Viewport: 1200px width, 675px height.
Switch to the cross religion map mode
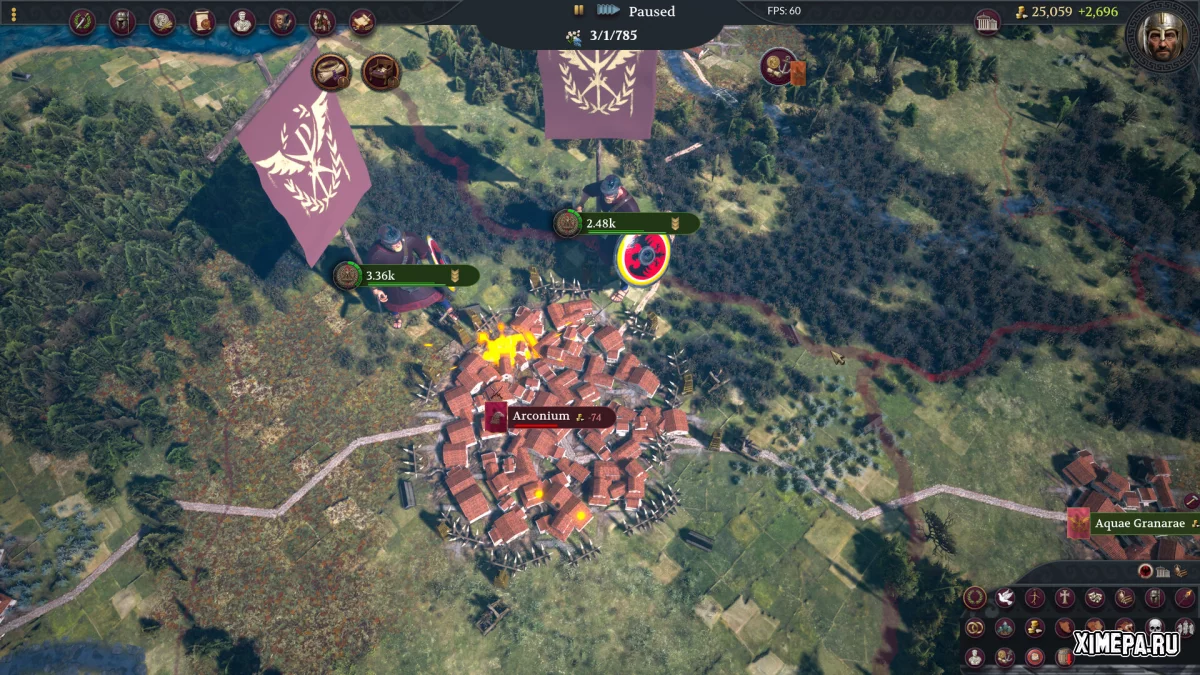[x=1065, y=598]
